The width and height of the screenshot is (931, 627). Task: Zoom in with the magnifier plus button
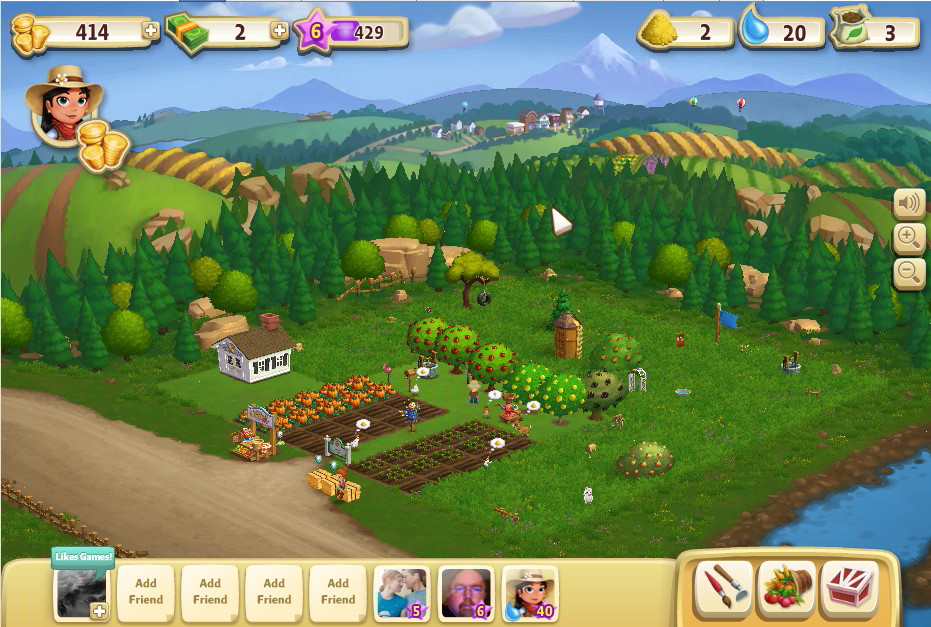coord(908,238)
